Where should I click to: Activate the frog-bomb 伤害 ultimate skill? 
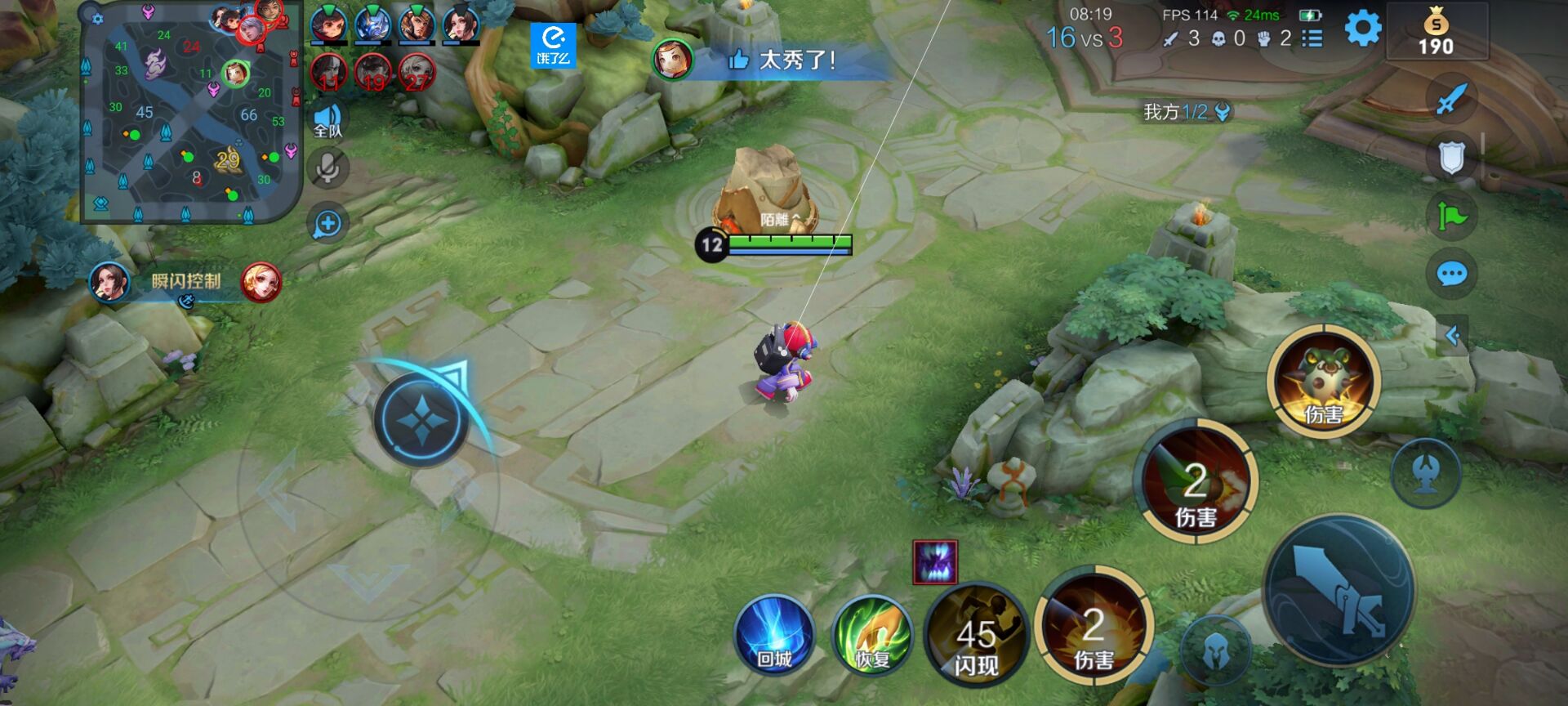click(1323, 381)
